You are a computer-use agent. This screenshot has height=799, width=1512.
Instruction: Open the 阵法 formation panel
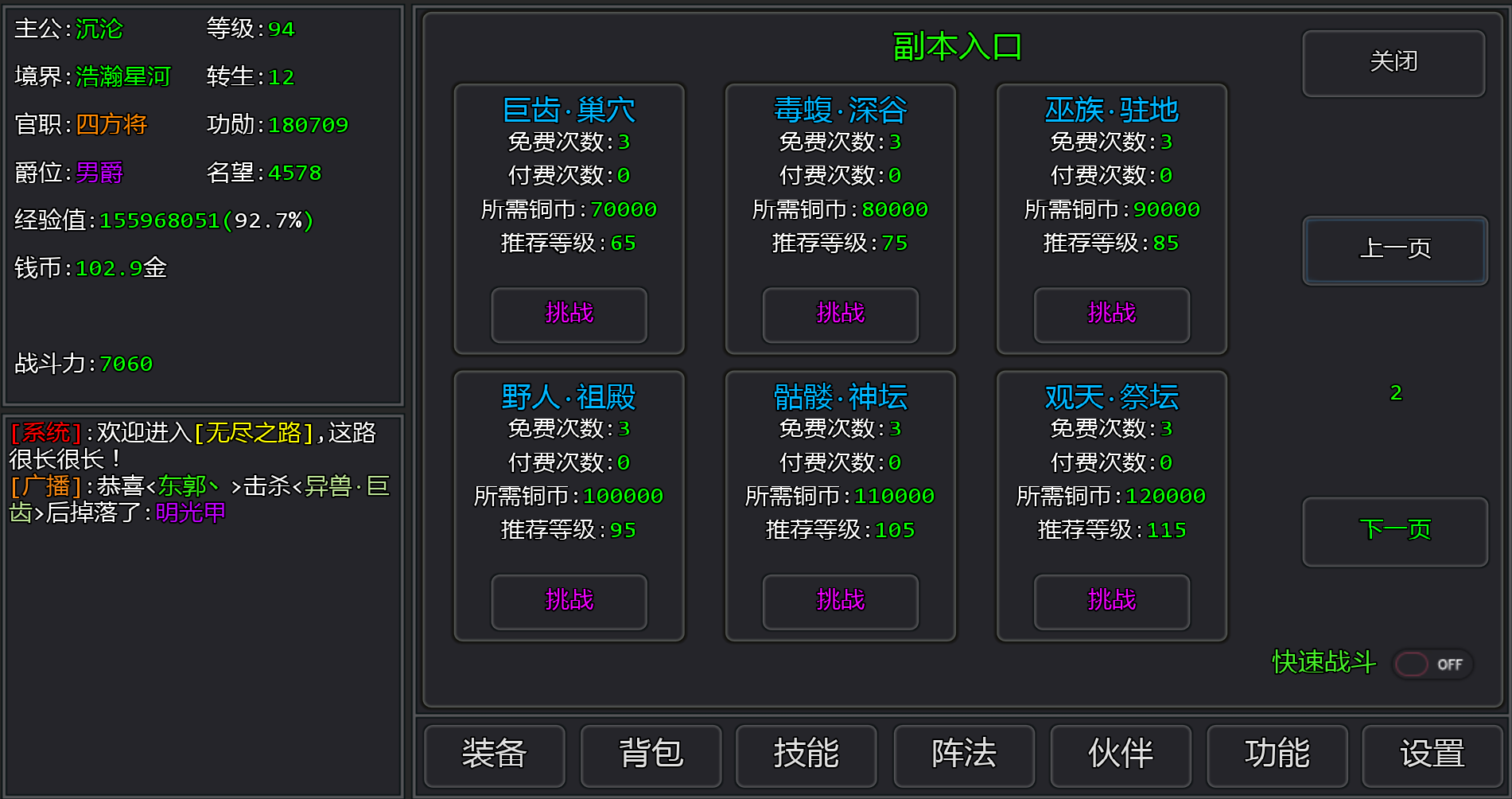[963, 755]
